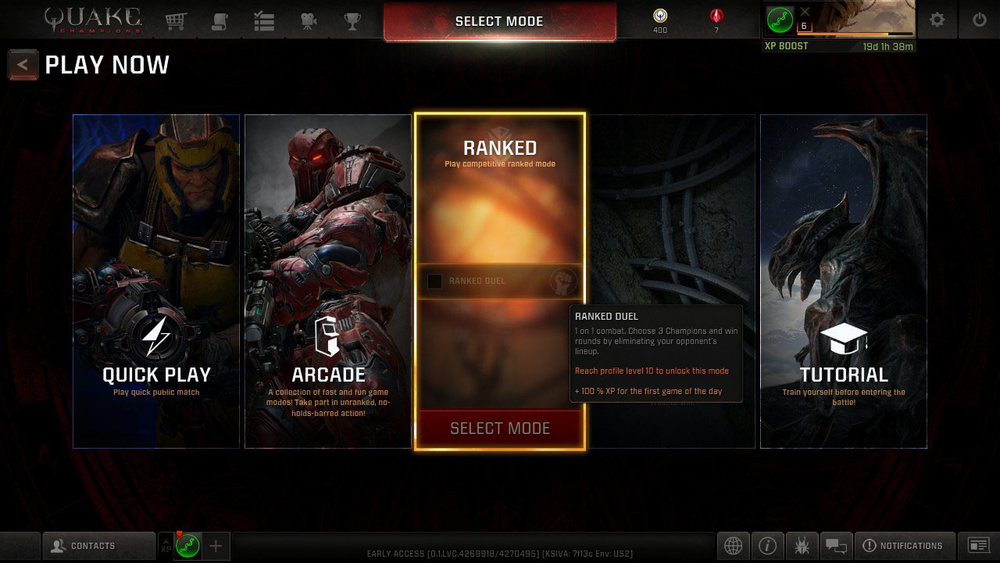Open the video camera icon menu
Viewport: 1000px width, 563px height.
tap(308, 20)
